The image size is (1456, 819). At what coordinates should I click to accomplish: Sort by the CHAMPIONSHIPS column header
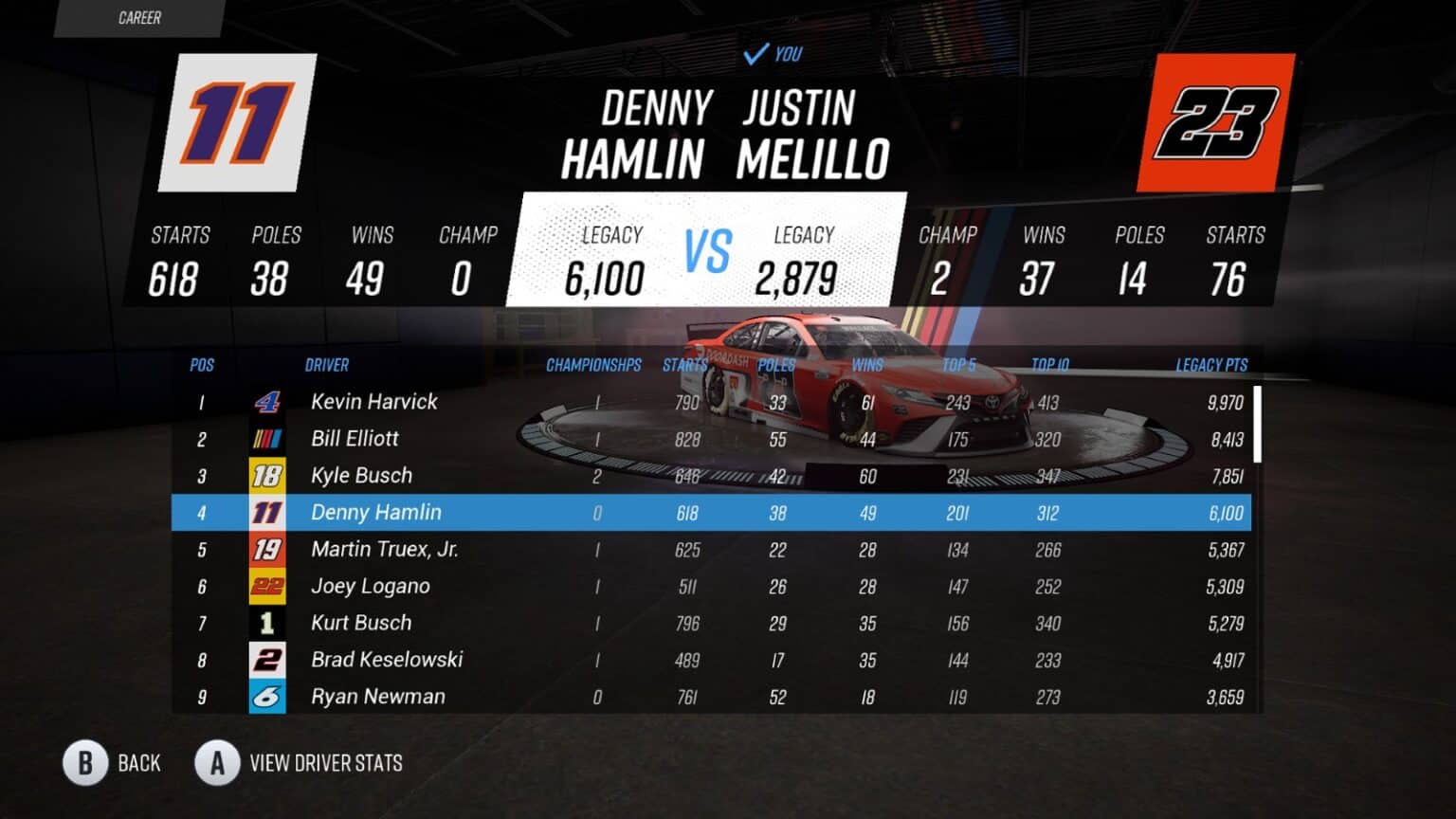point(593,365)
